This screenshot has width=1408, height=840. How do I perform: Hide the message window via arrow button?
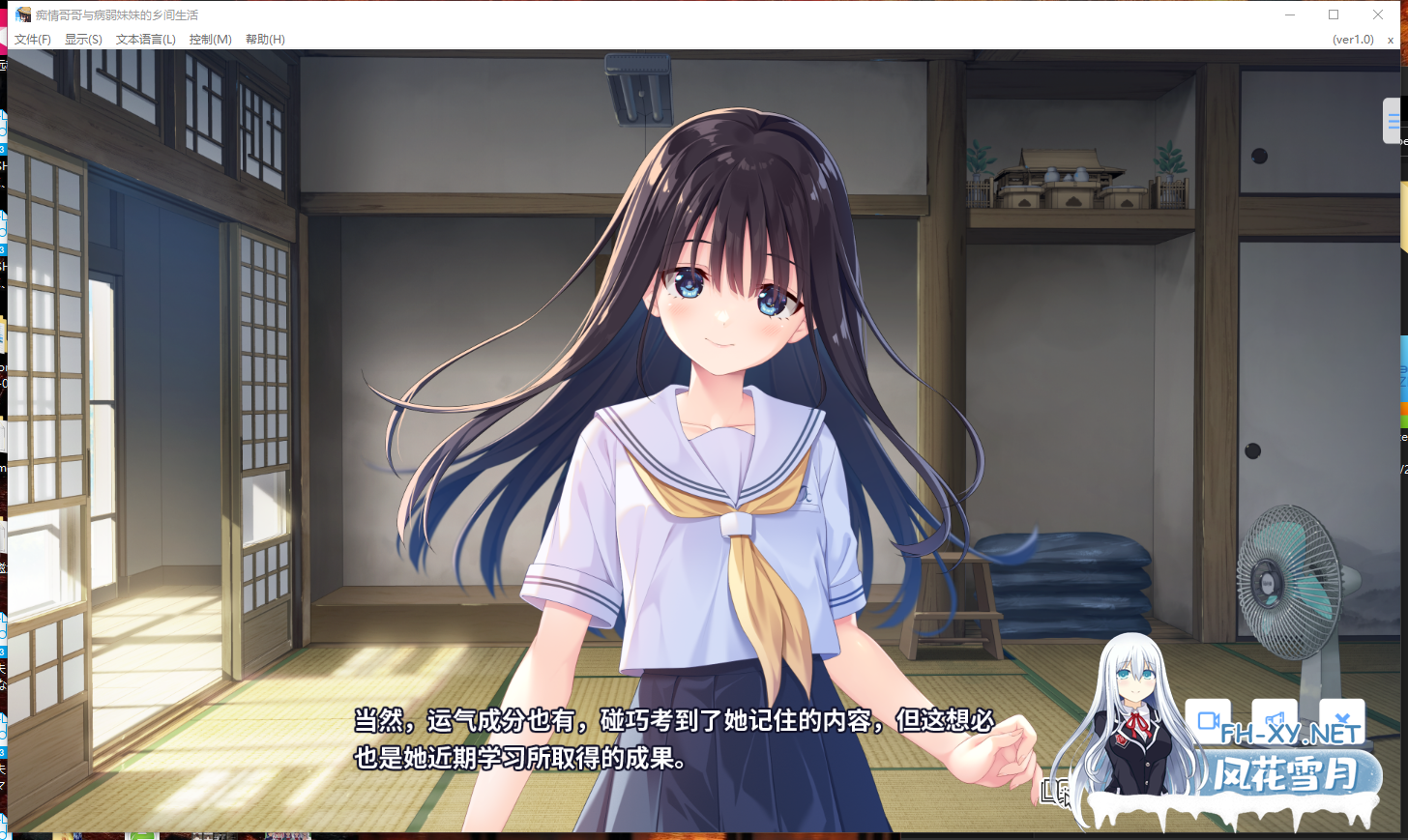(x=1341, y=719)
